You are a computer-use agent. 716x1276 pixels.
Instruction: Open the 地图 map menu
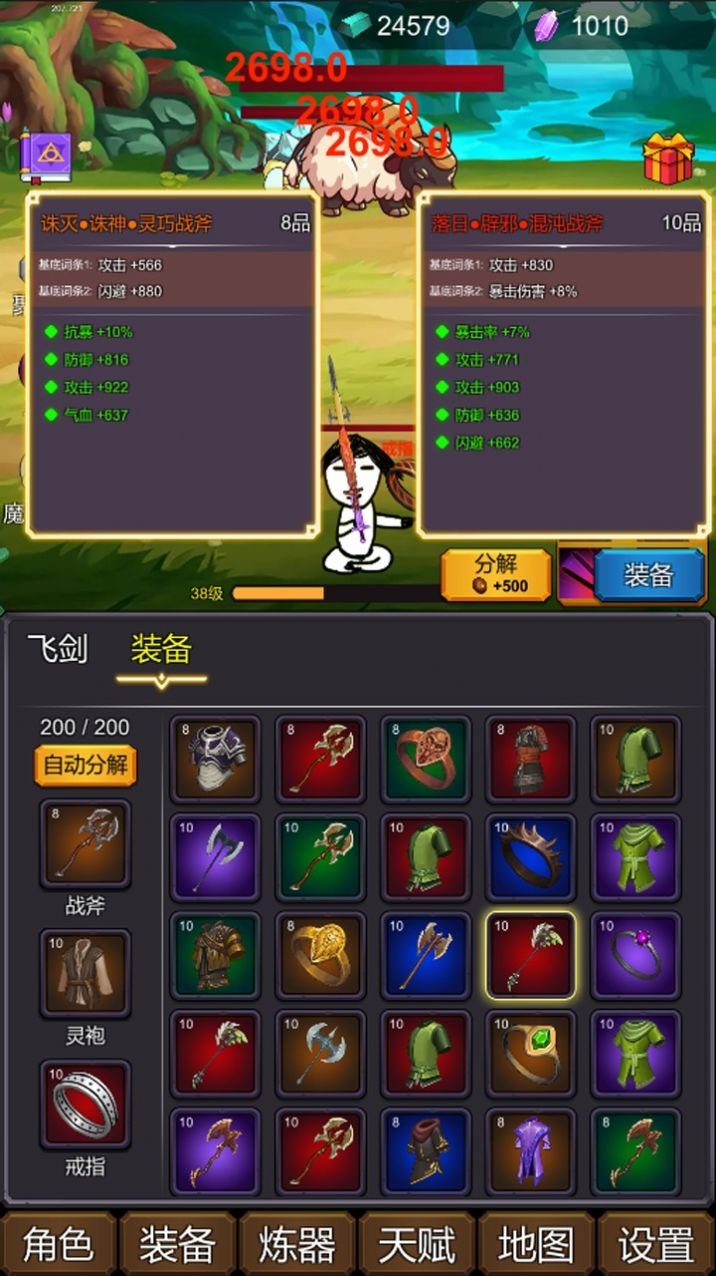[536, 1245]
